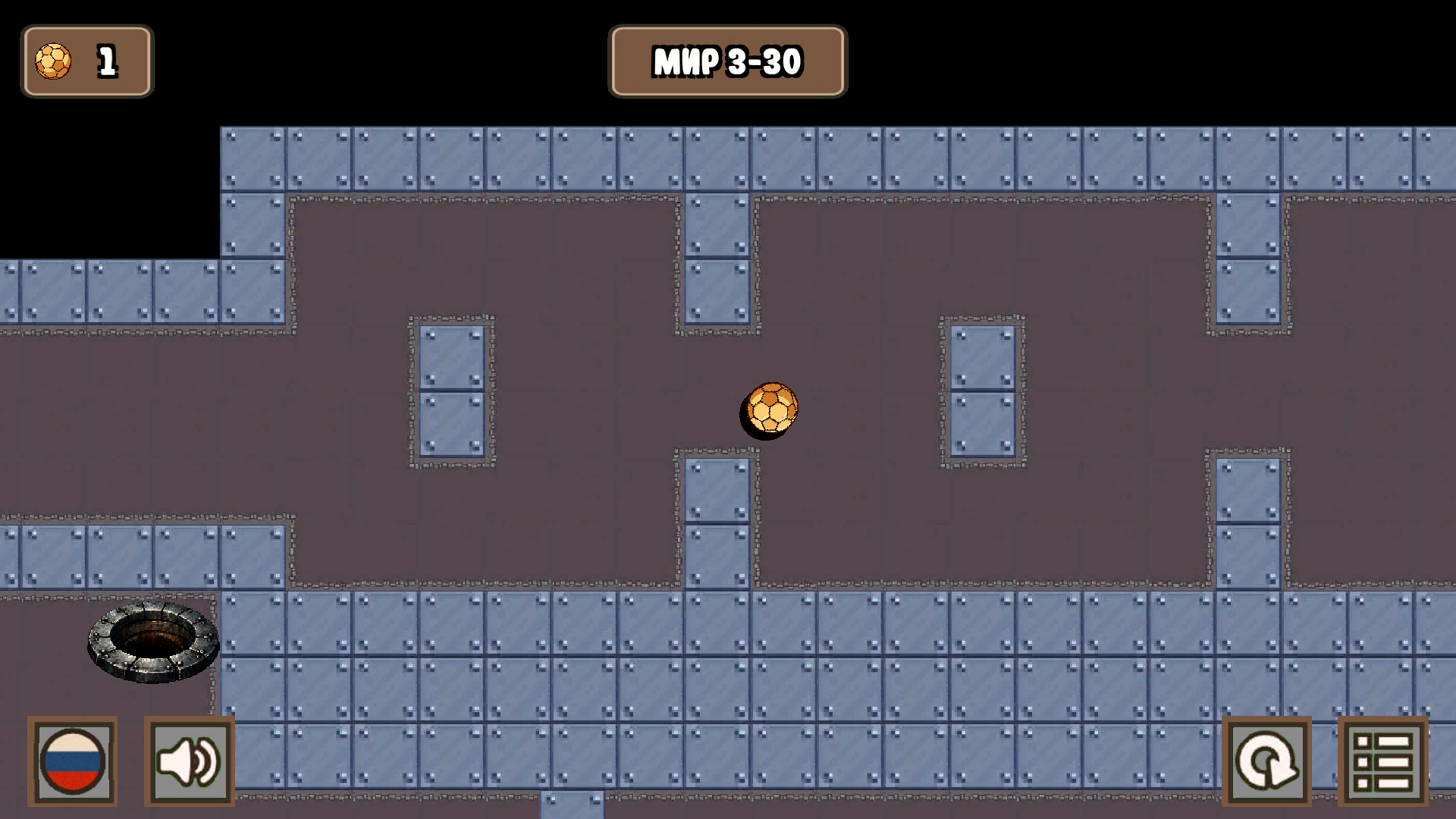Toggle the language setting via the flag button

tap(72, 761)
